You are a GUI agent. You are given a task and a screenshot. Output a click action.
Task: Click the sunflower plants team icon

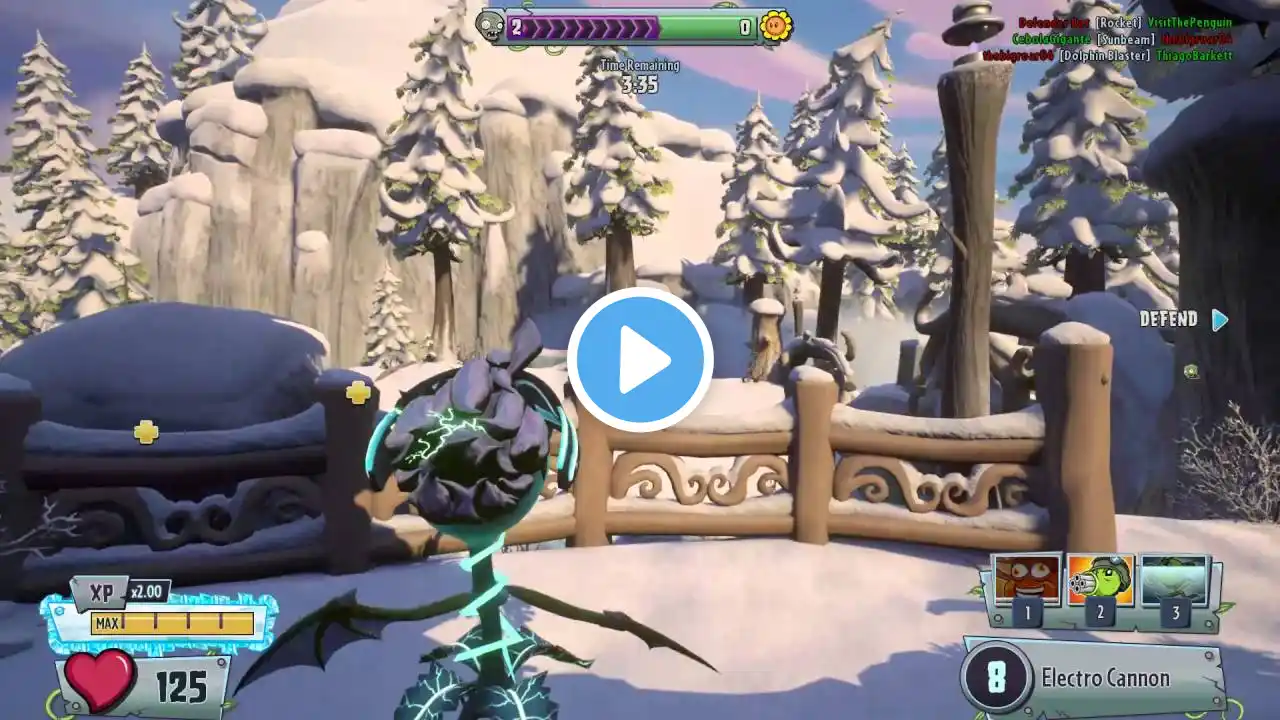point(775,27)
